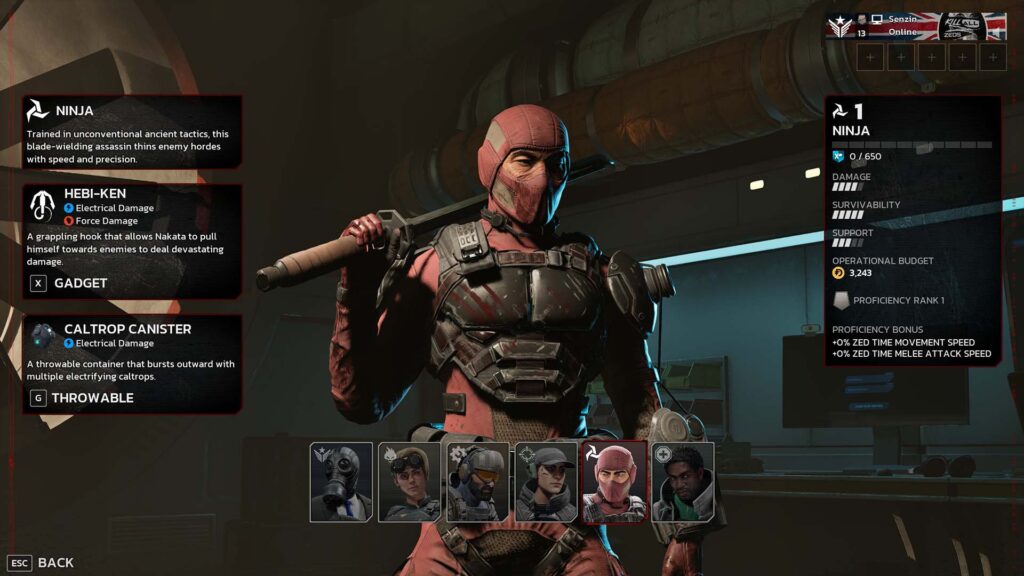Open Senzin's player profile banner
The width and height of the screenshot is (1024, 576).
tap(916, 26)
